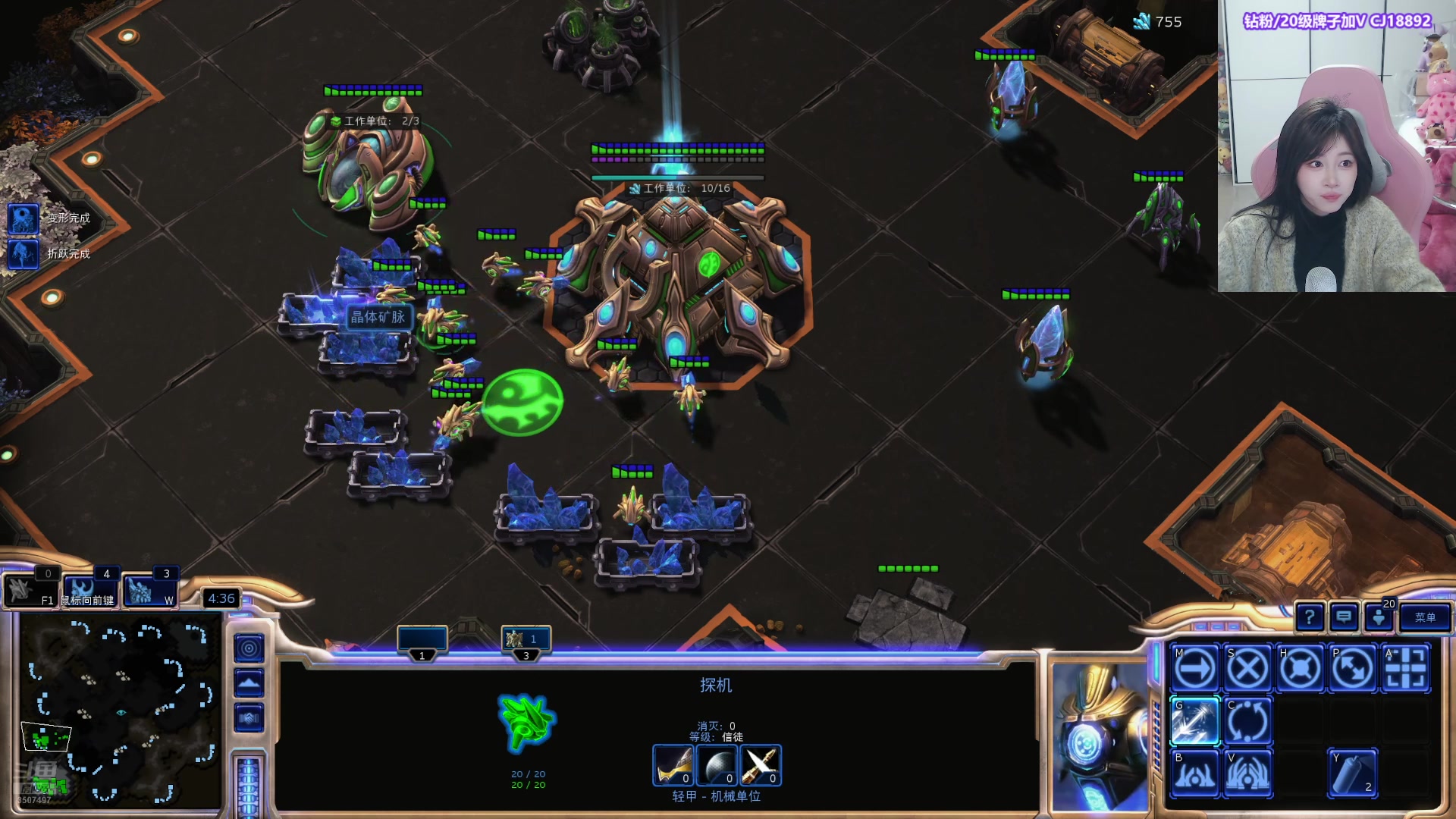This screenshot has width=1456, height=819.
Task: Activate the Hold Position command
Action: (x=1301, y=669)
